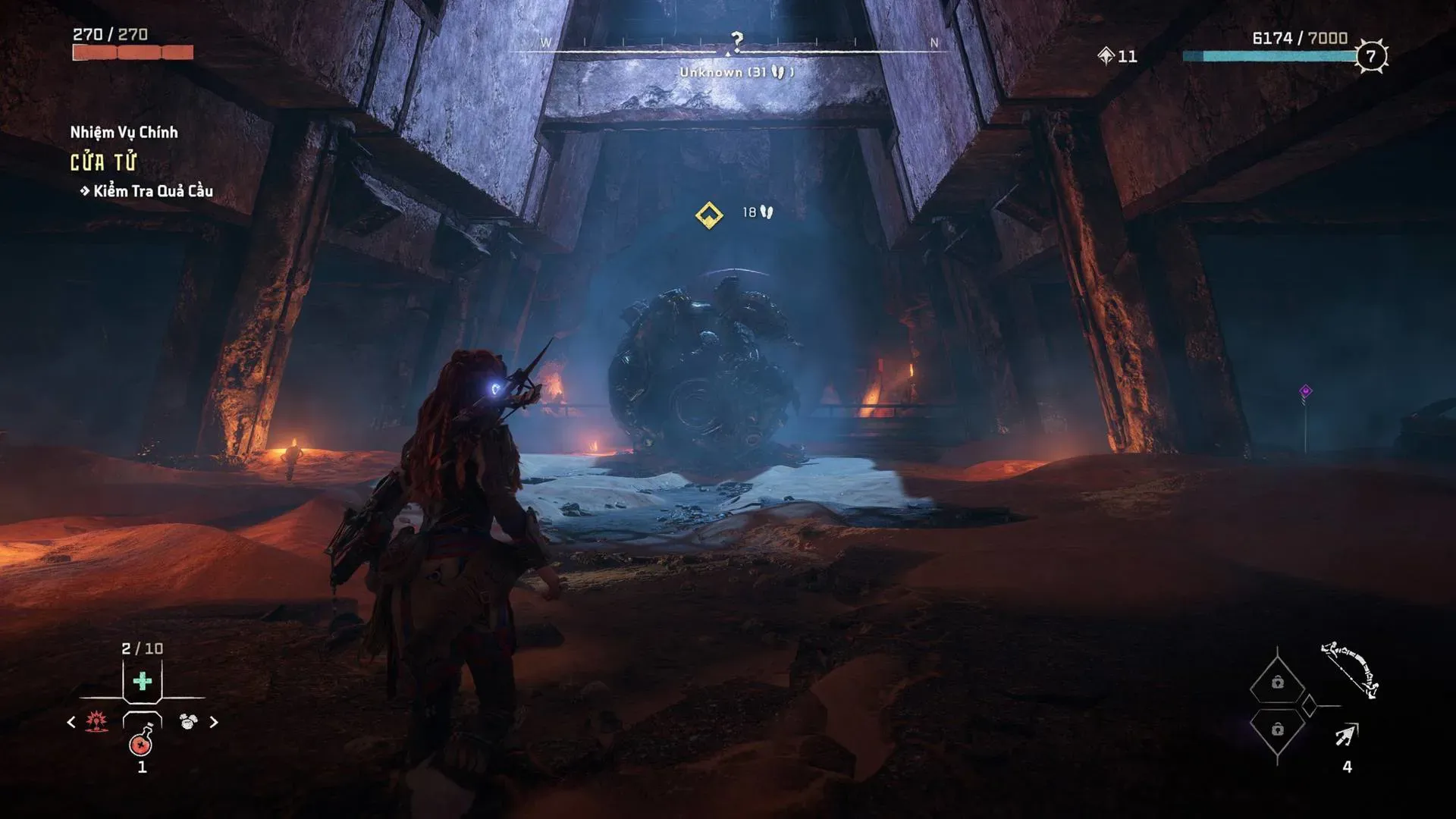Select the equipped bow weapon icon
The width and height of the screenshot is (1456, 819).
coord(1350,669)
